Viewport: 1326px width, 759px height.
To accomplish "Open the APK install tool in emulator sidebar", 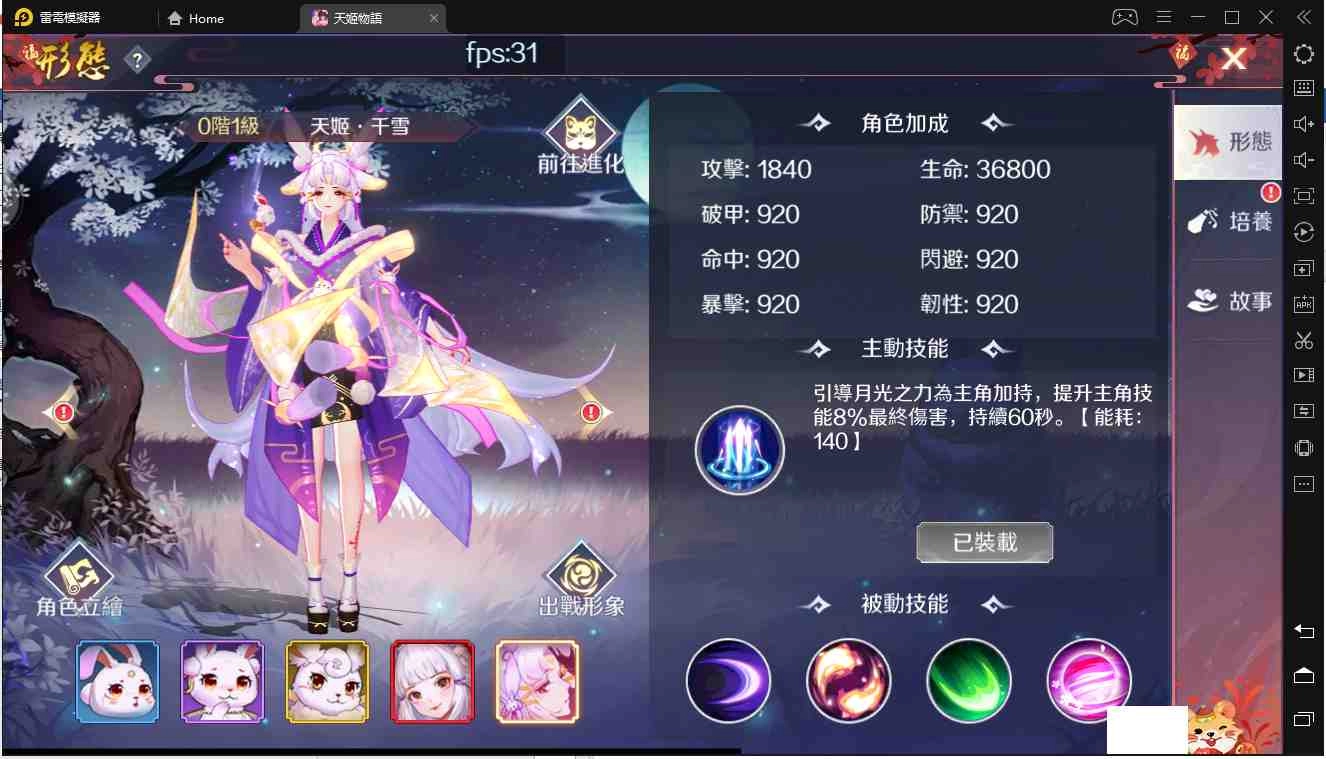I will pos(1303,303).
